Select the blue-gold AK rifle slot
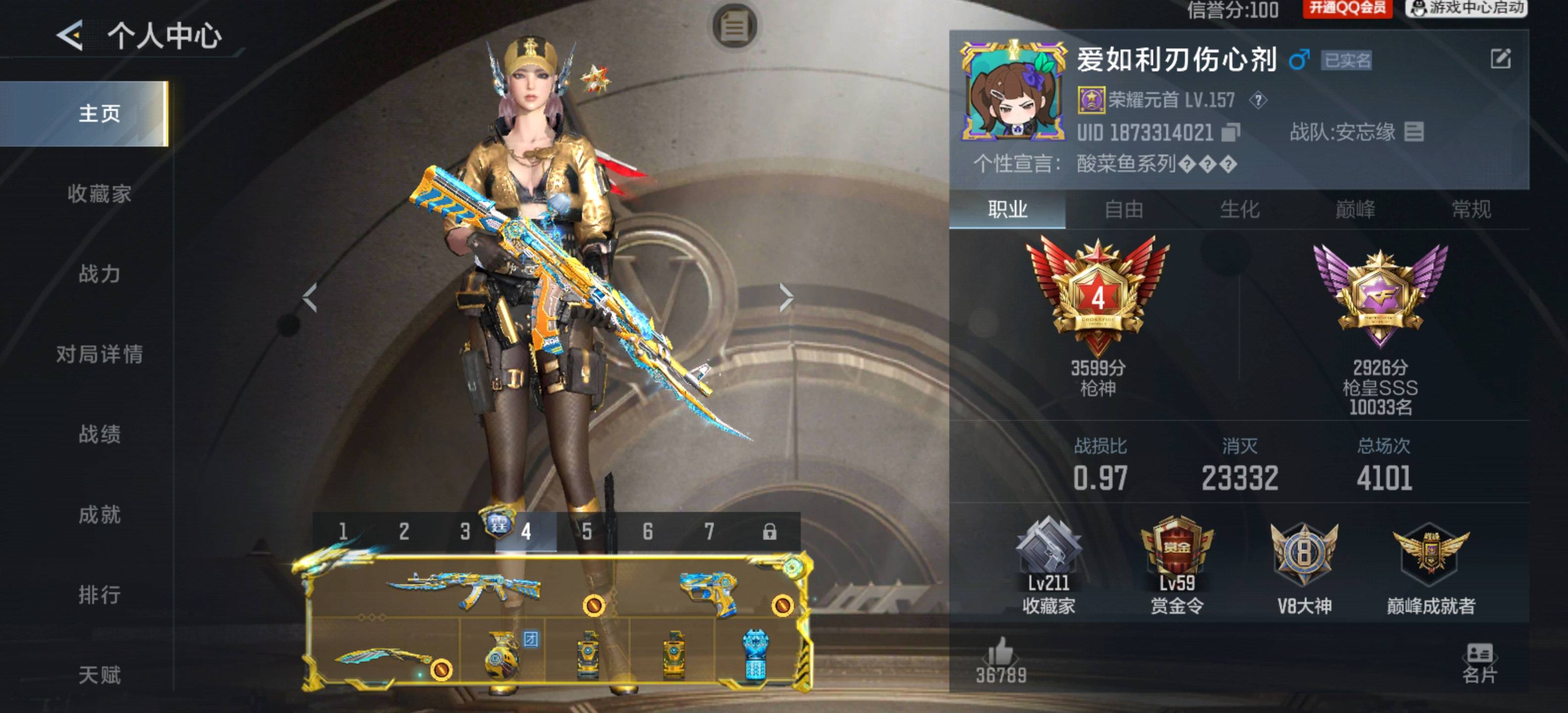The image size is (1568, 713). (463, 589)
